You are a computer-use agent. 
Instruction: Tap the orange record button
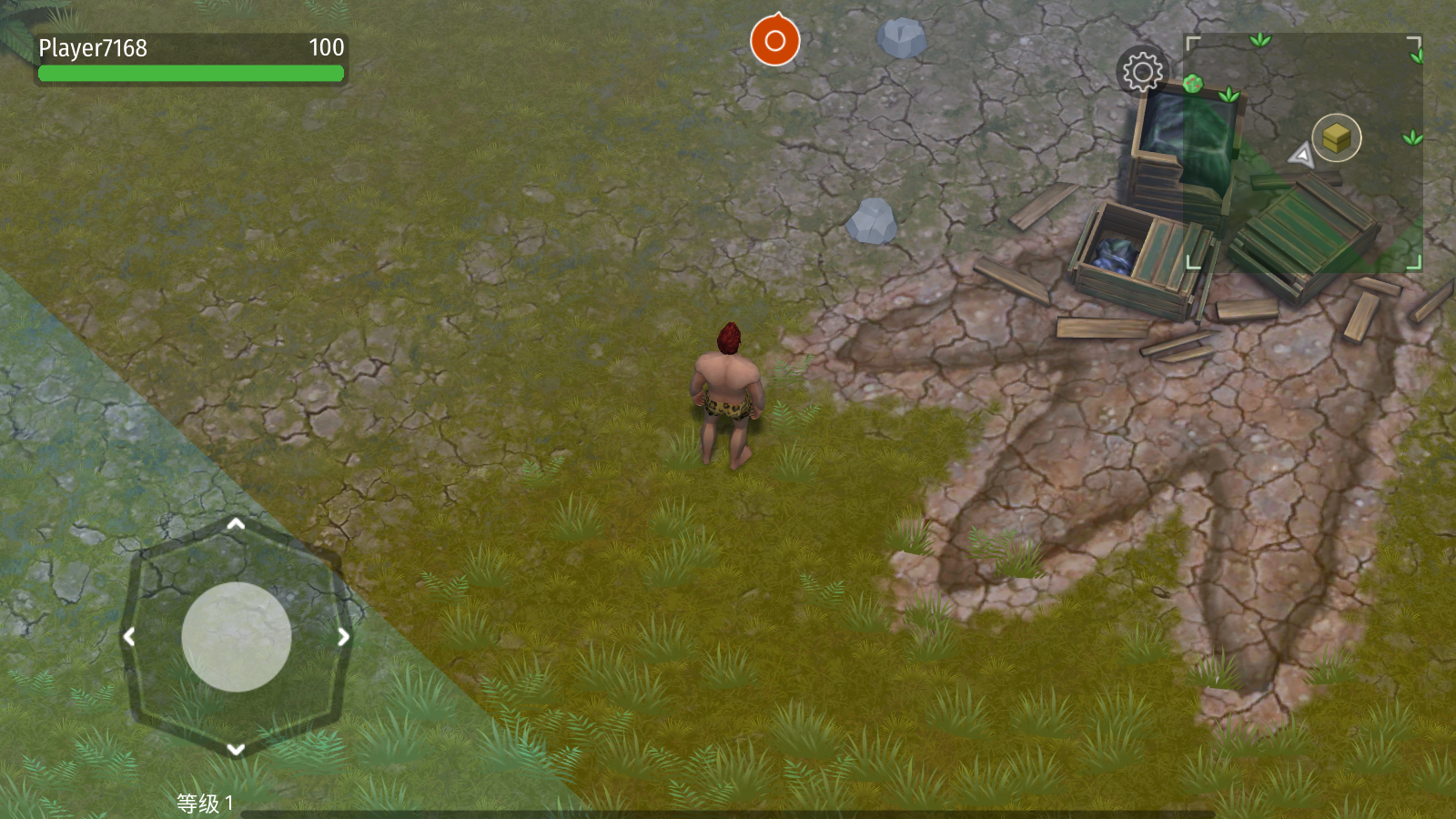click(x=774, y=41)
